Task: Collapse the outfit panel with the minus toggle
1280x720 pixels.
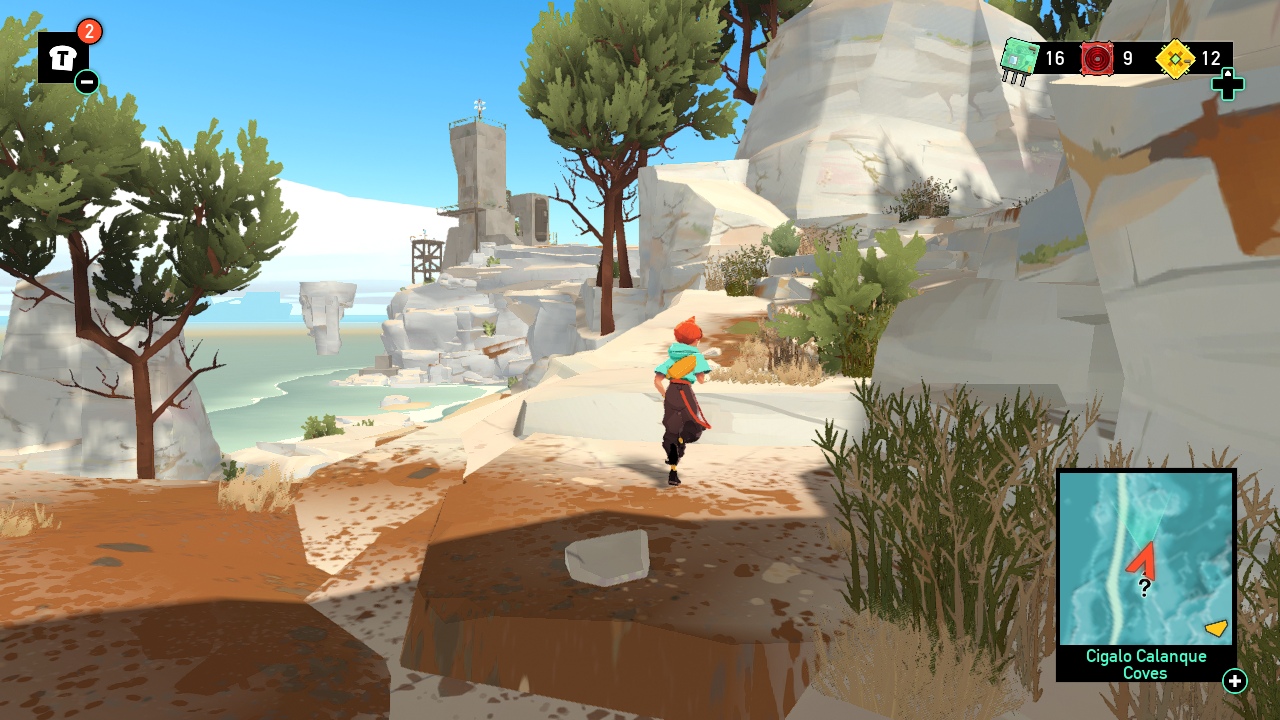Action: (x=88, y=80)
